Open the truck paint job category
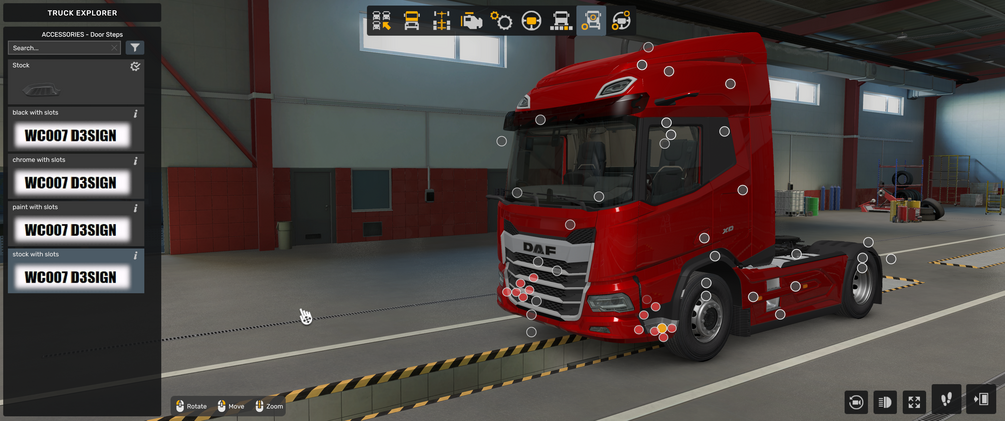The image size is (1005, 421). tap(561, 21)
